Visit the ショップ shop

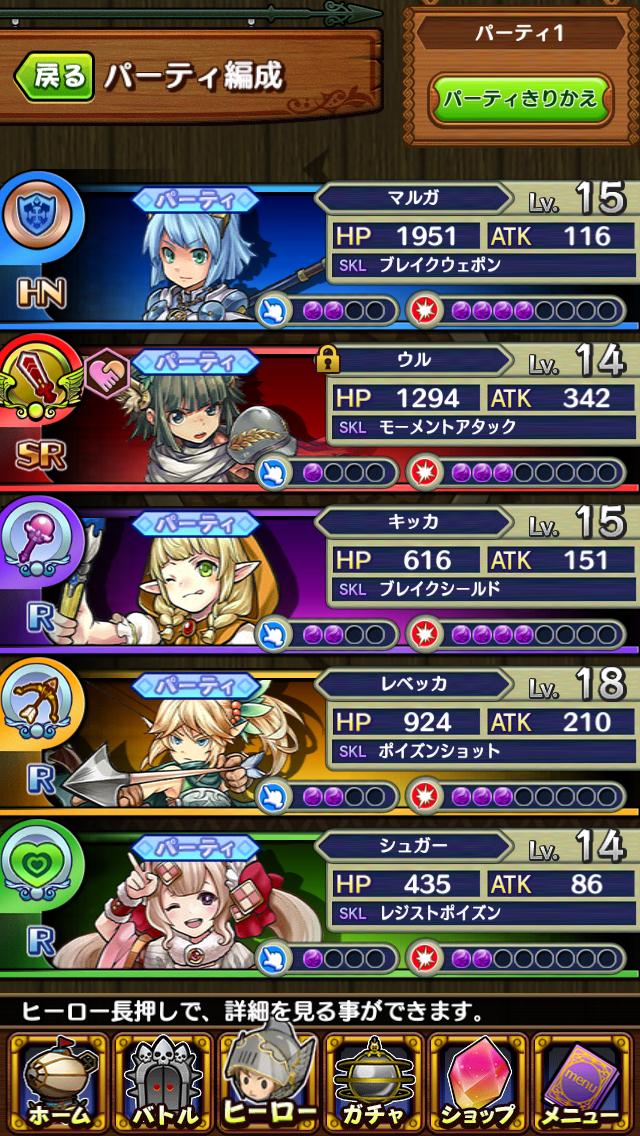(480, 1082)
